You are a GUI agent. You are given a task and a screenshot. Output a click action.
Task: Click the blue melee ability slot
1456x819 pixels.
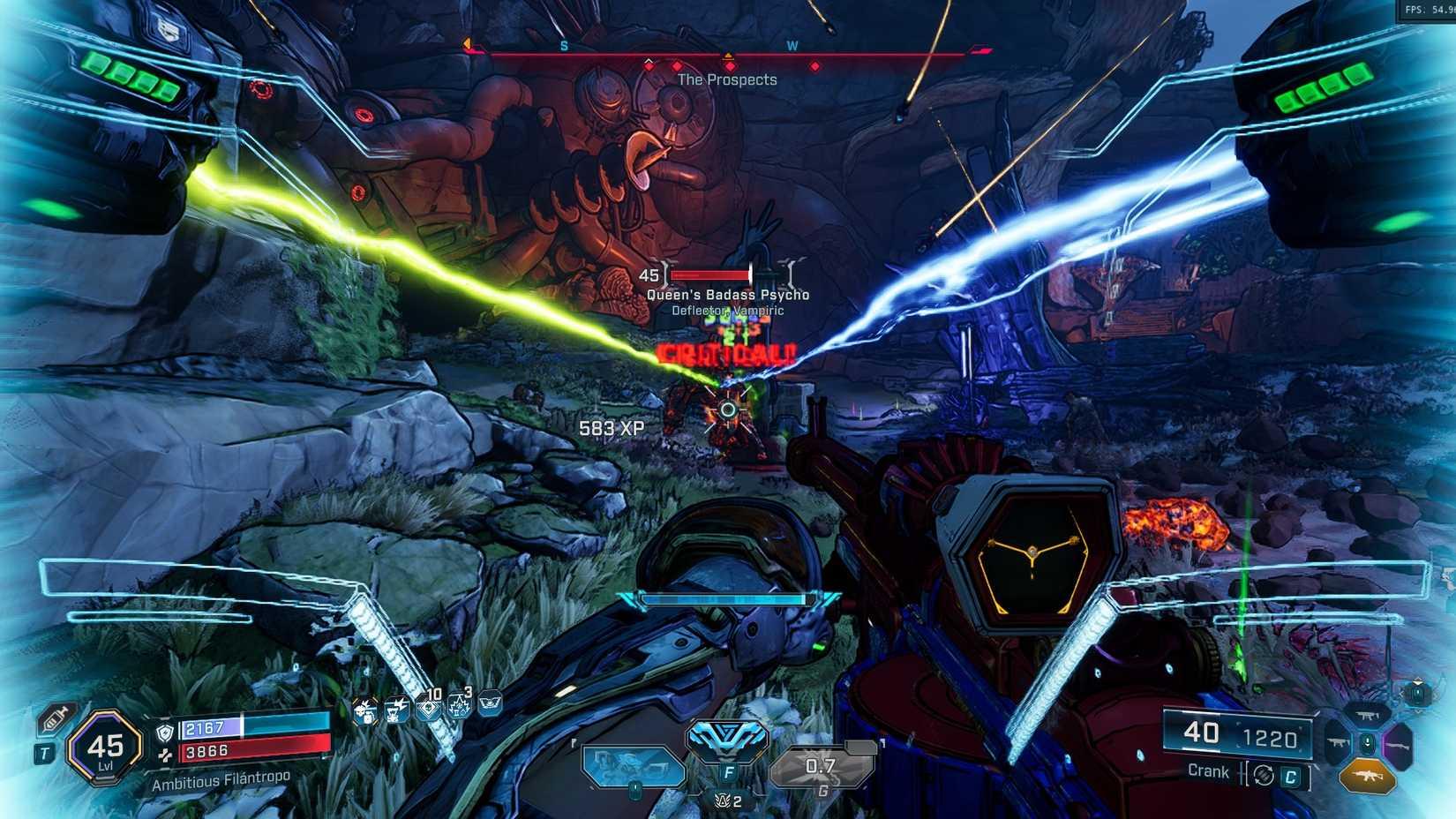634,765
